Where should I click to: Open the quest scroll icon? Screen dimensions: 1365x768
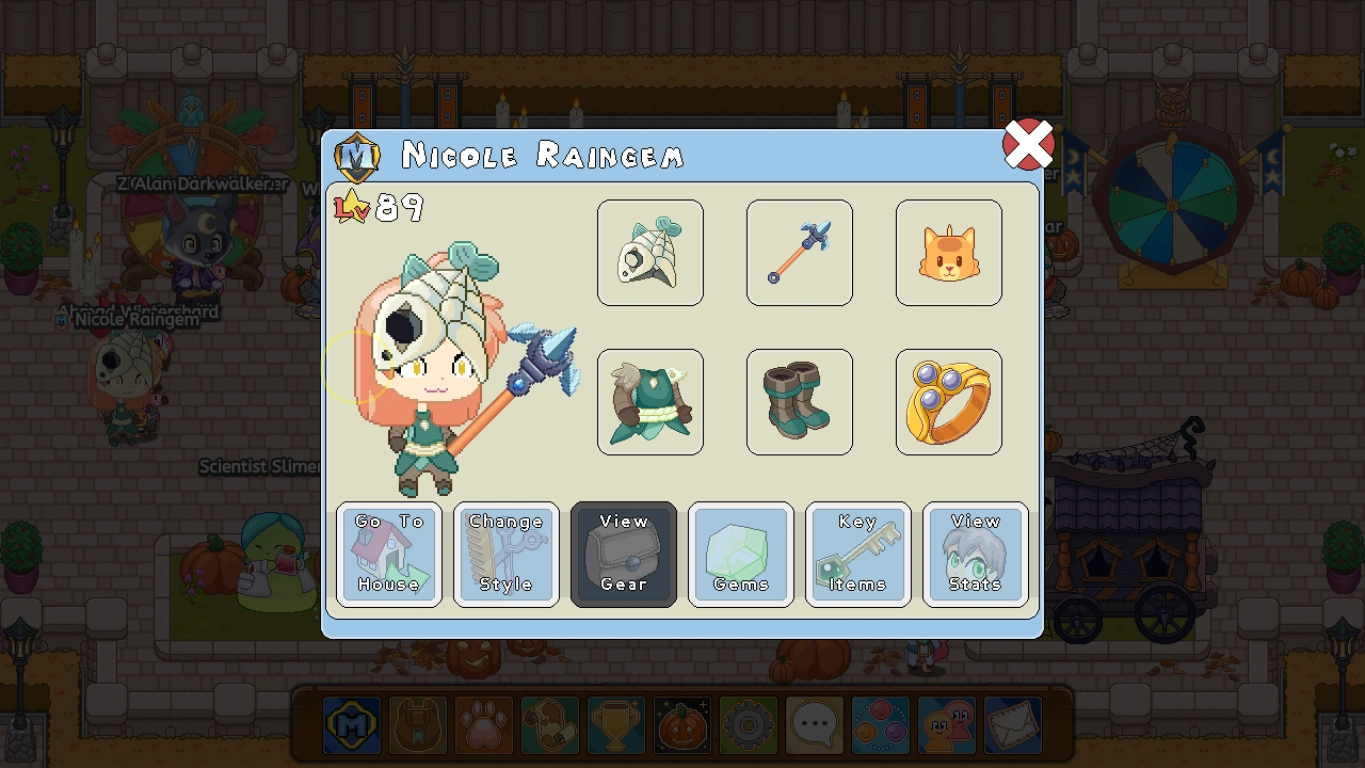pos(549,725)
